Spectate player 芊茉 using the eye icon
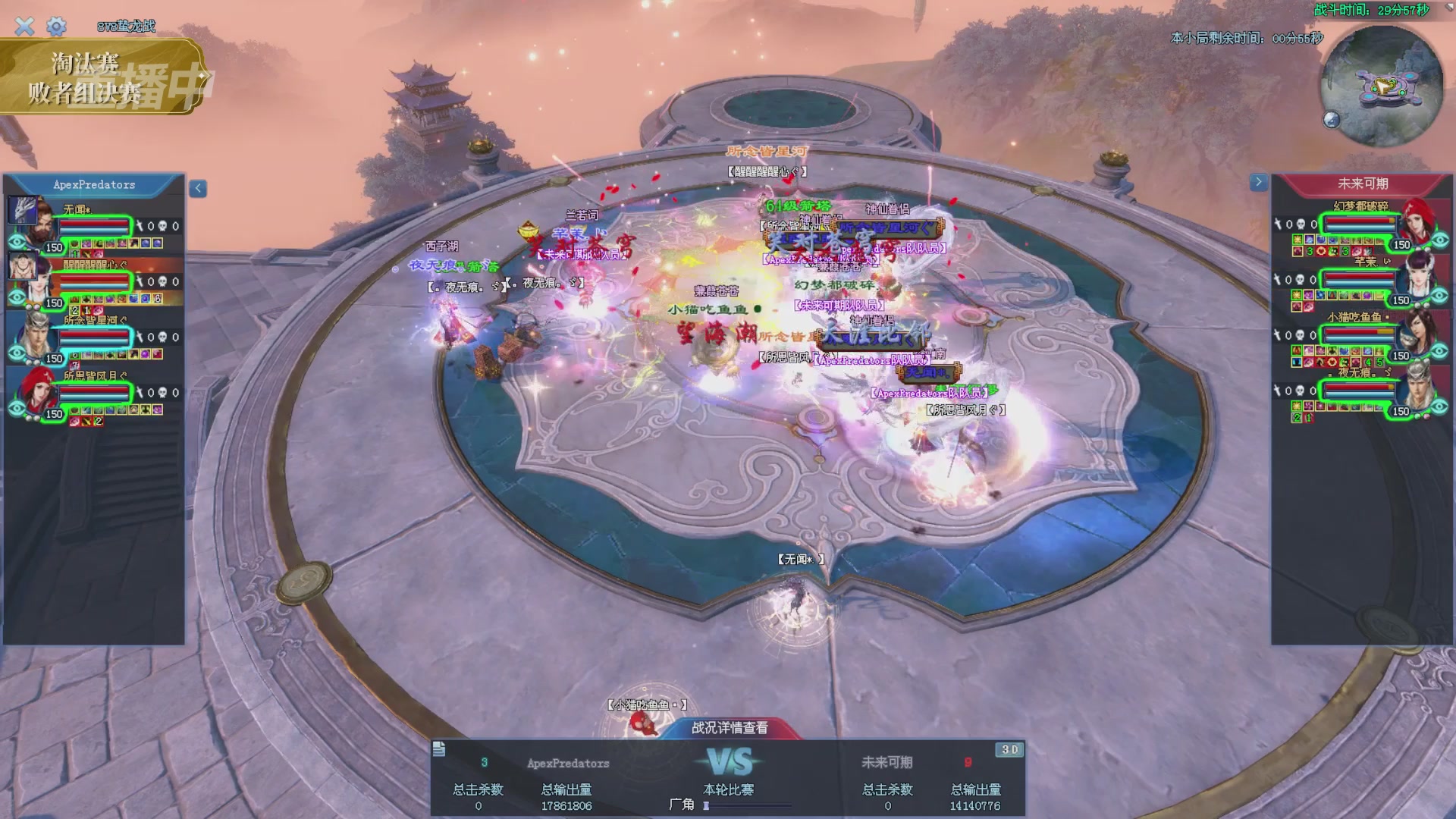 click(x=1440, y=296)
